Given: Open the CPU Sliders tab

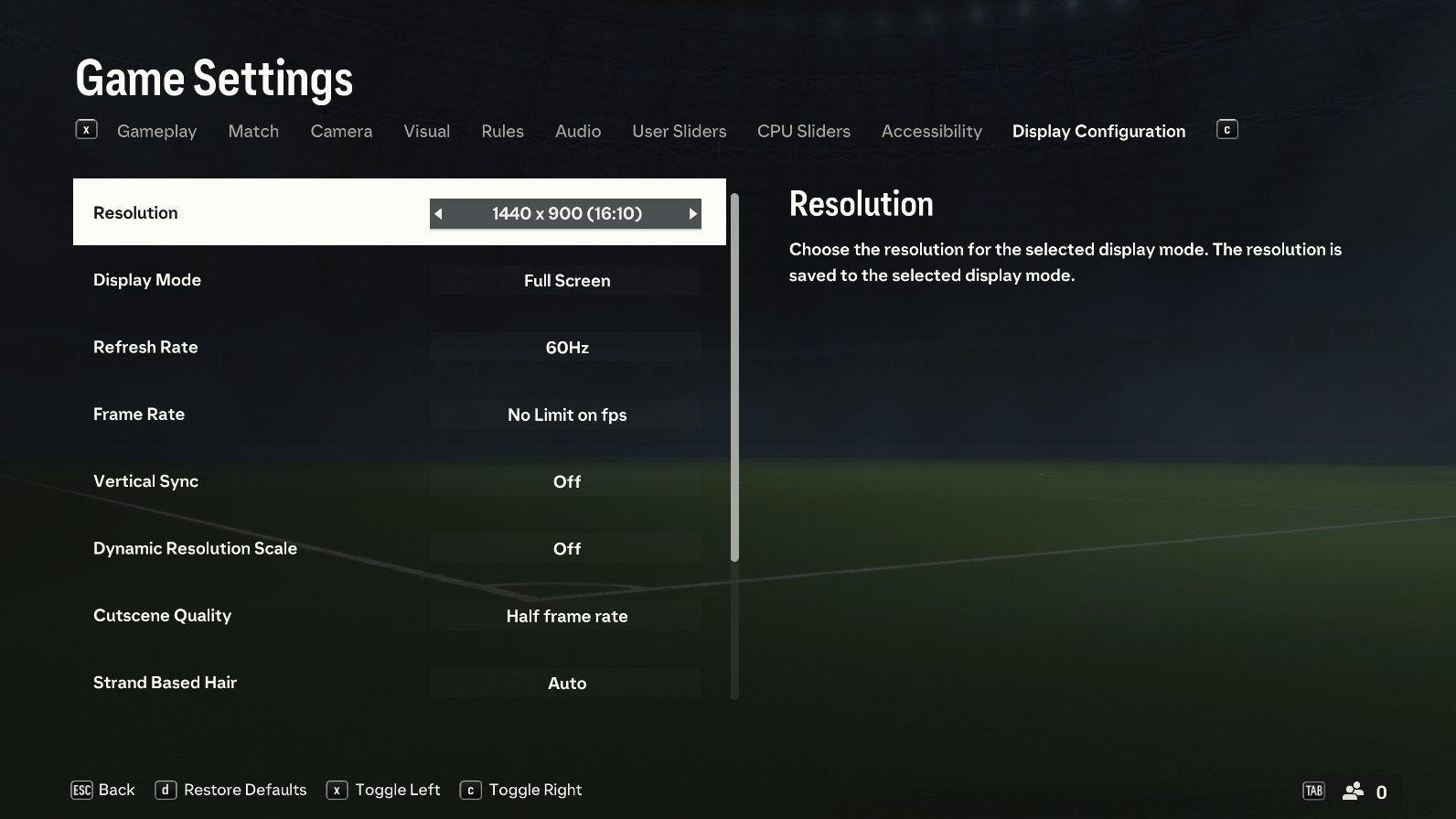Looking at the screenshot, I should pos(803,131).
